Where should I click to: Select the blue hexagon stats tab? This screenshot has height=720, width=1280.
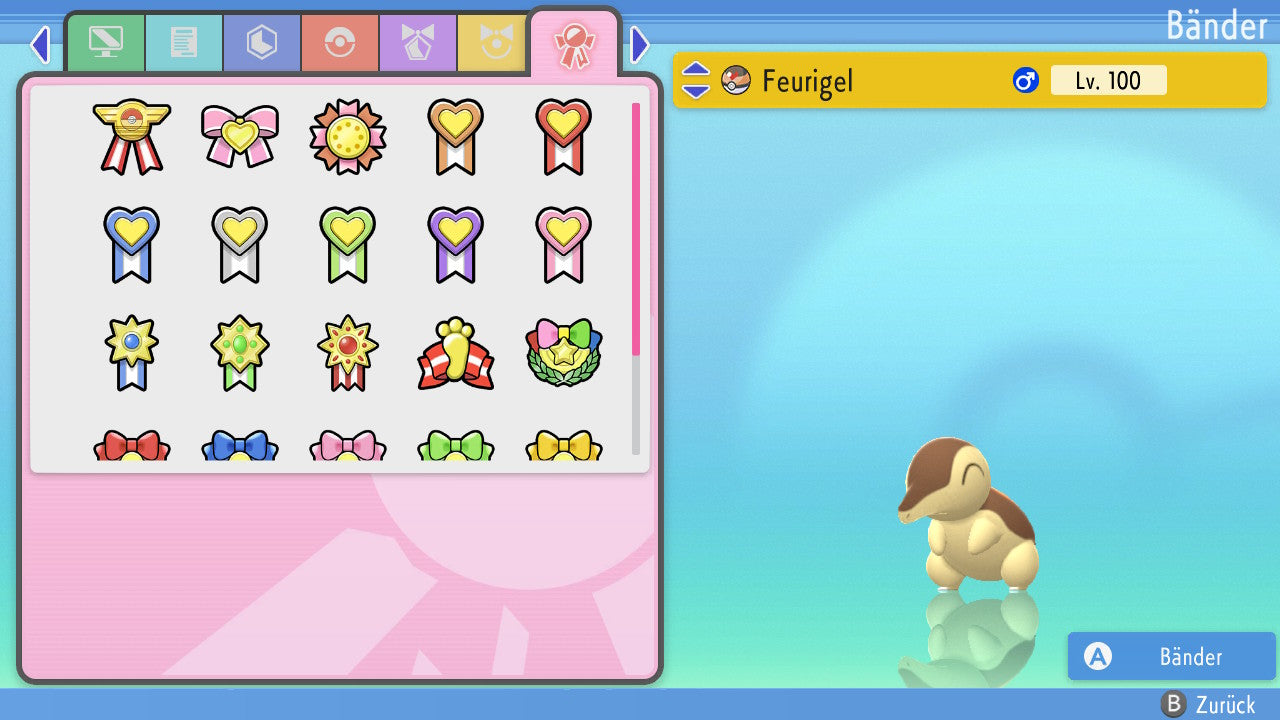click(262, 43)
